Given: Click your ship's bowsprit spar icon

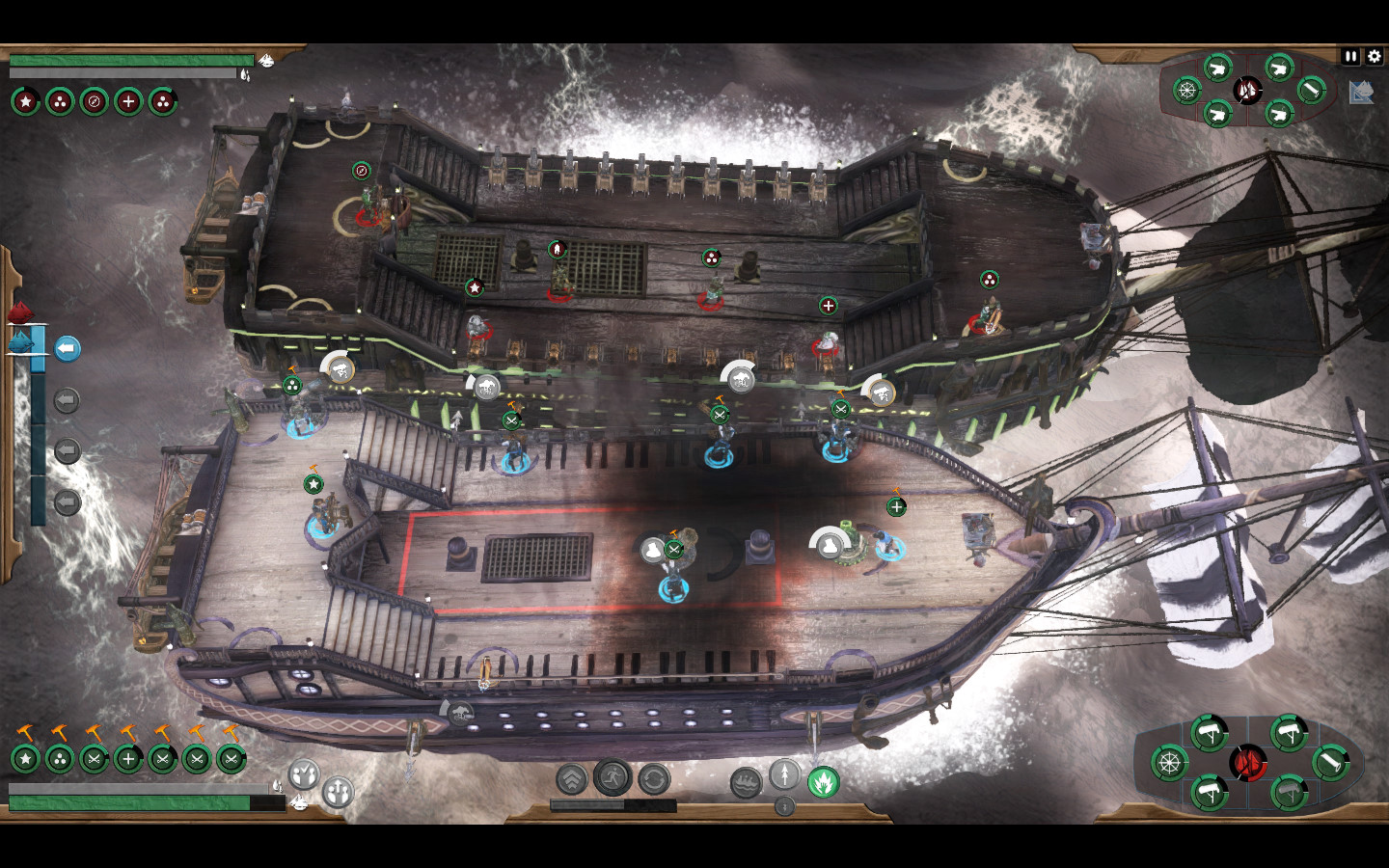Looking at the screenshot, I should [1329, 763].
